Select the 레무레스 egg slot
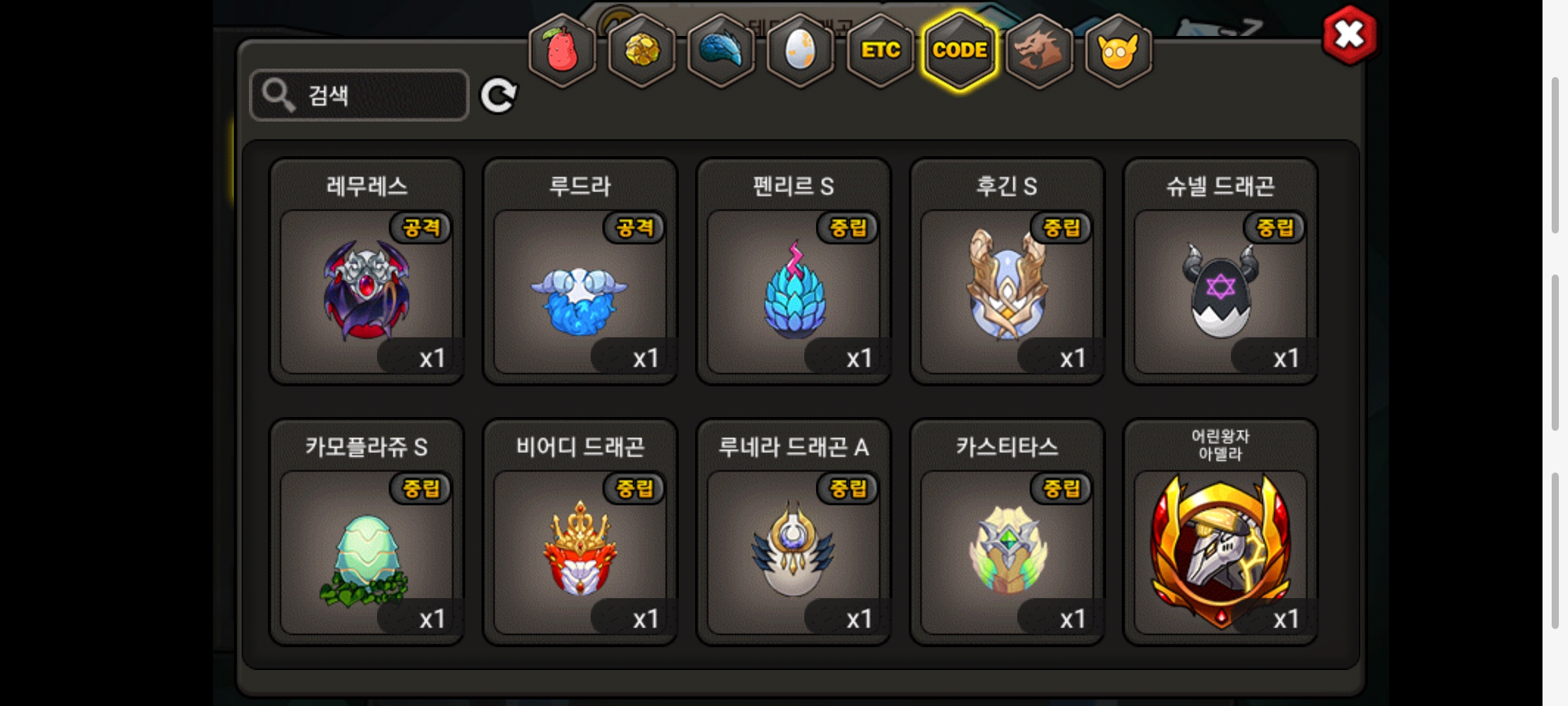The height and width of the screenshot is (706, 1568). pos(367,291)
